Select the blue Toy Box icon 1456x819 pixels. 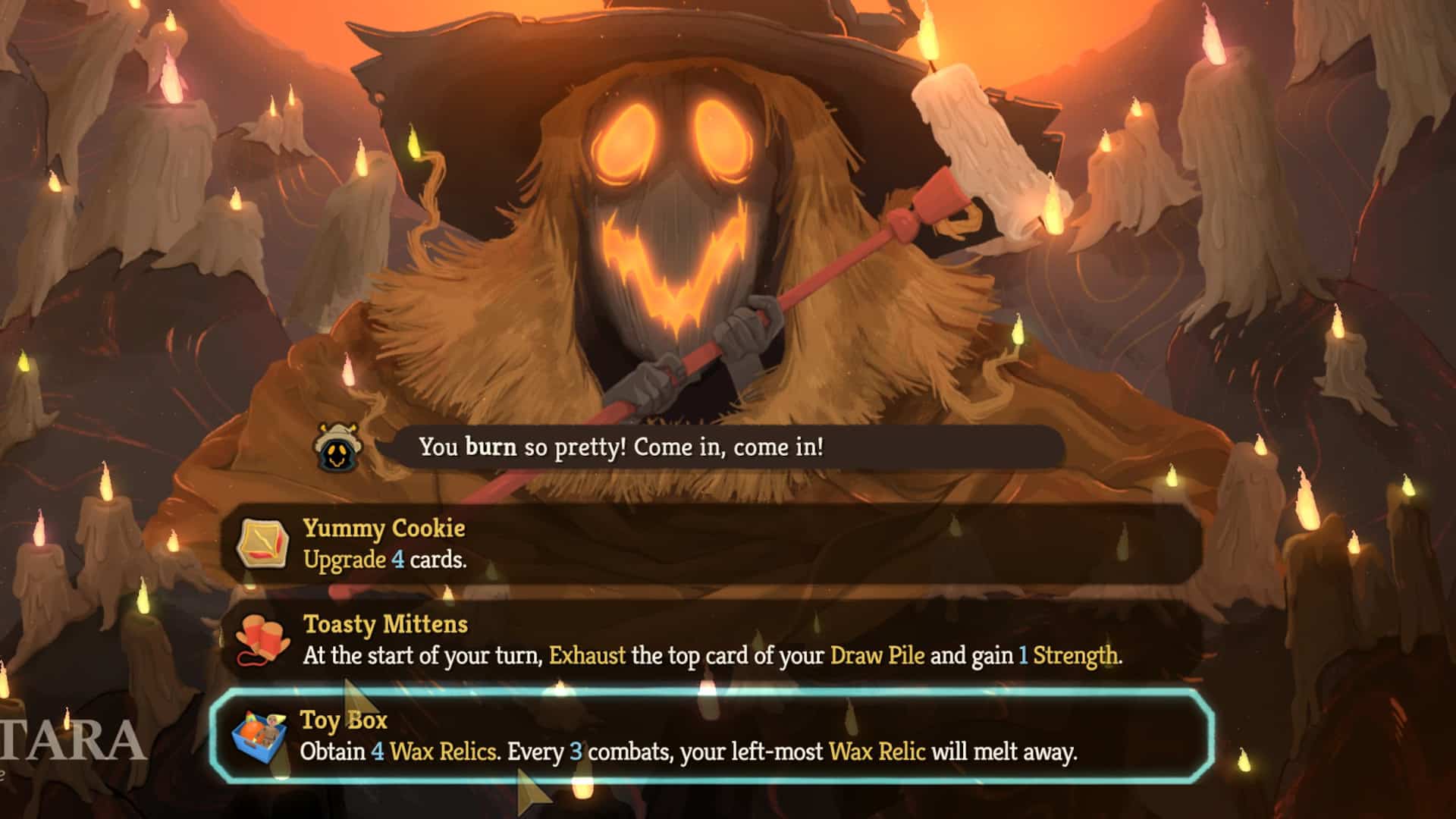pos(262,734)
